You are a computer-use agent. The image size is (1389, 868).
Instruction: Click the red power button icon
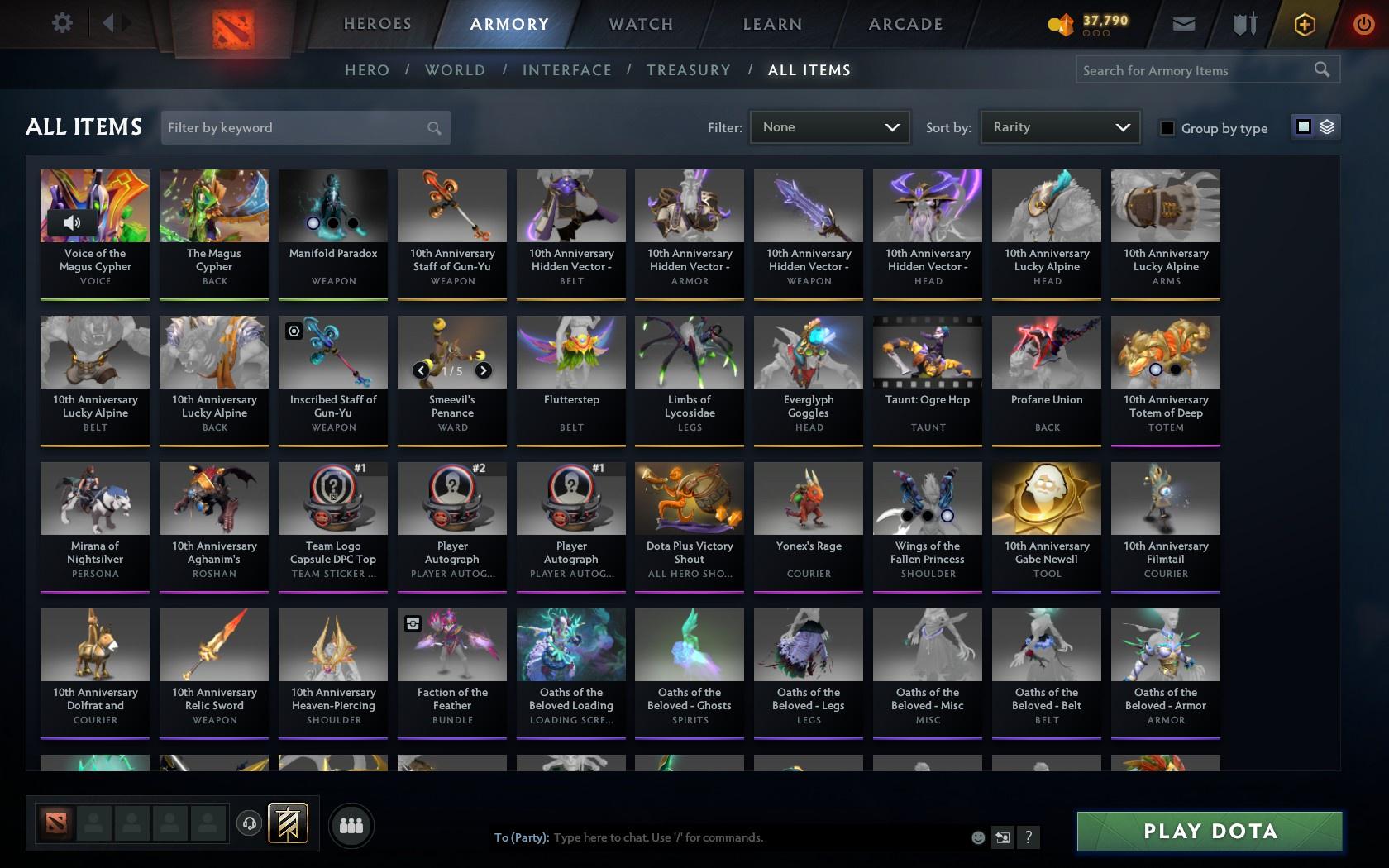point(1363,23)
